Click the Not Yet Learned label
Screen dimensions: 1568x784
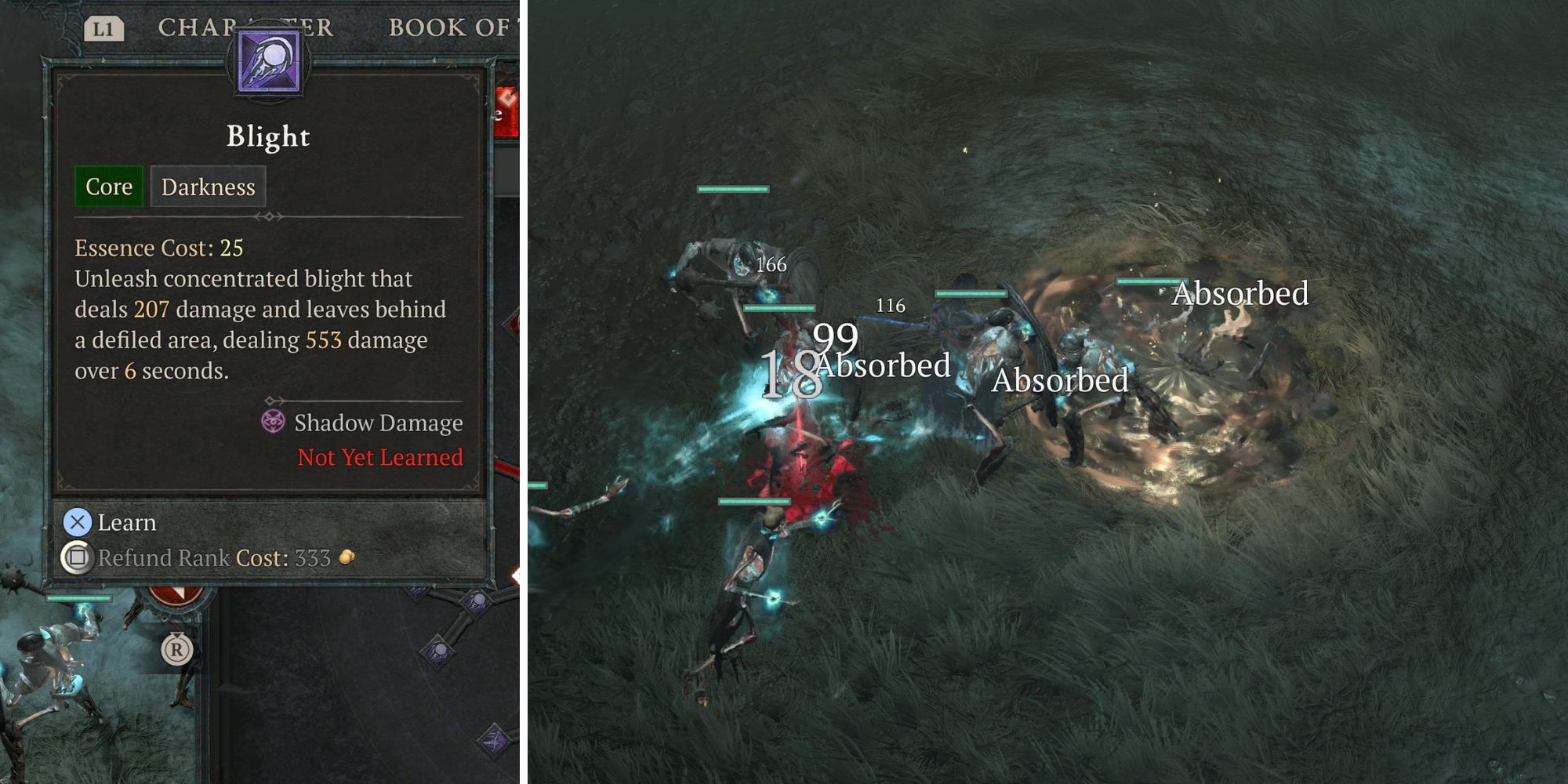[379, 457]
